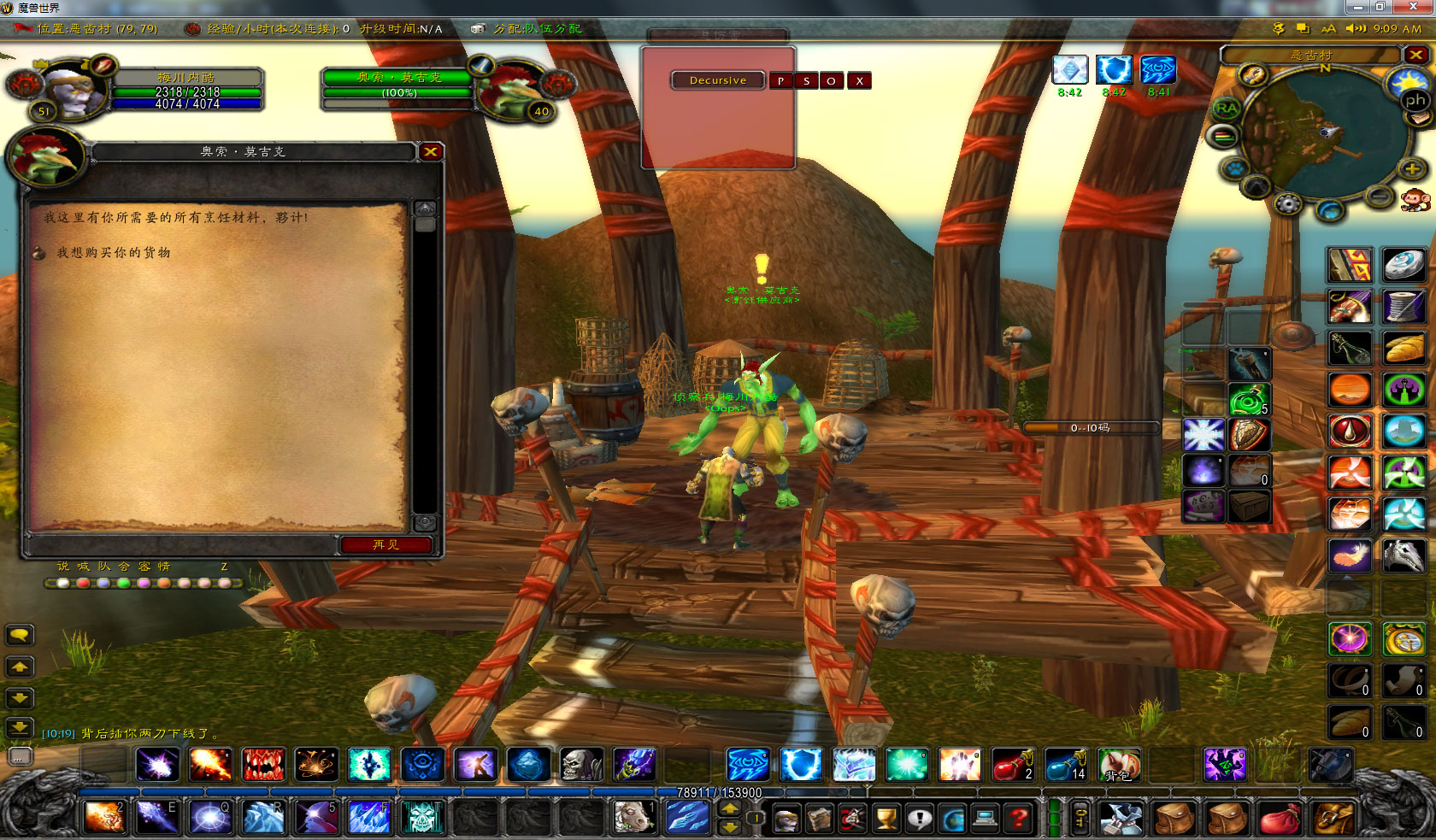Close the NPC gossip window
The image size is (1436, 840).
431,152
